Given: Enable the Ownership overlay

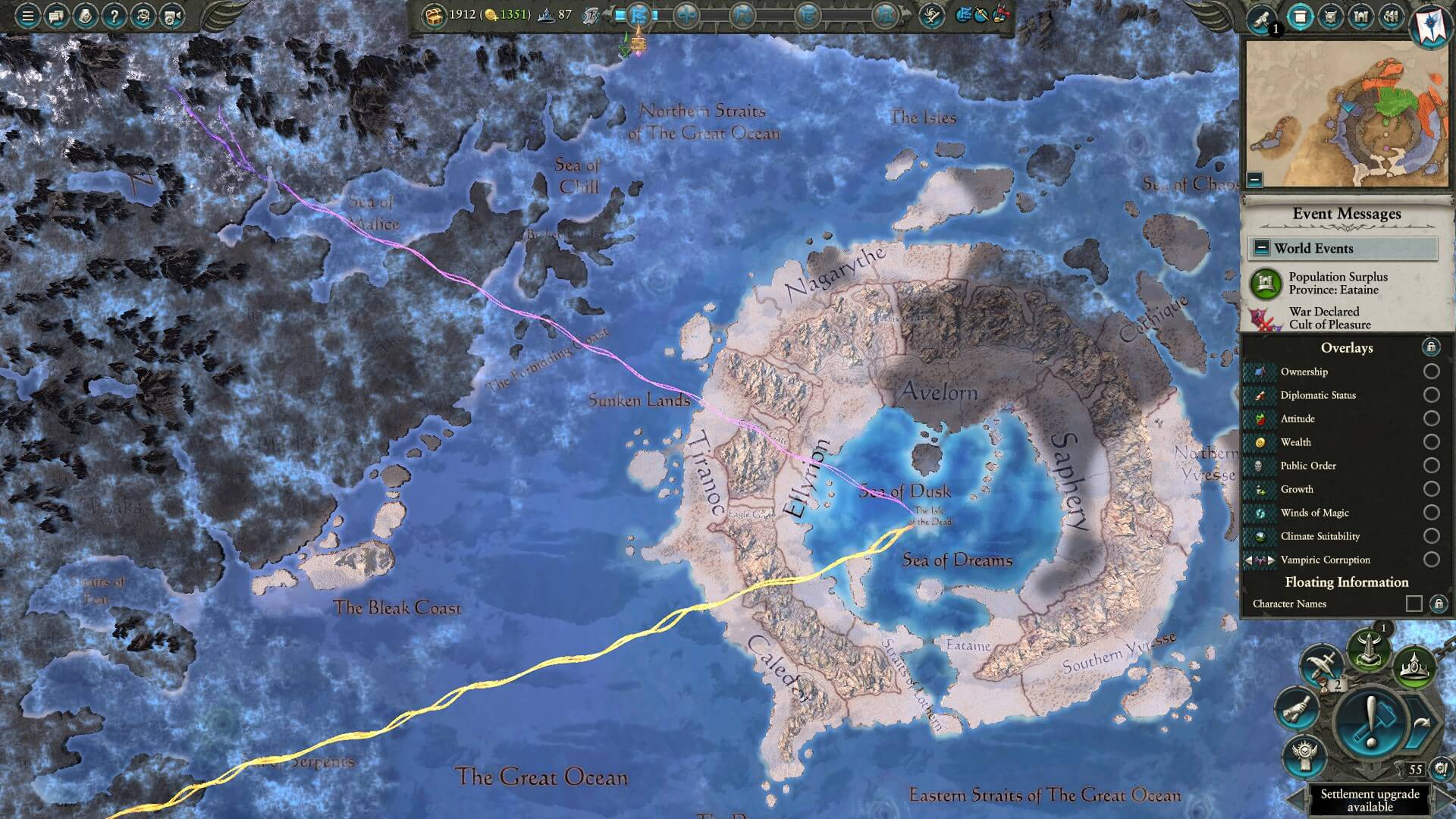Looking at the screenshot, I should point(1431,372).
